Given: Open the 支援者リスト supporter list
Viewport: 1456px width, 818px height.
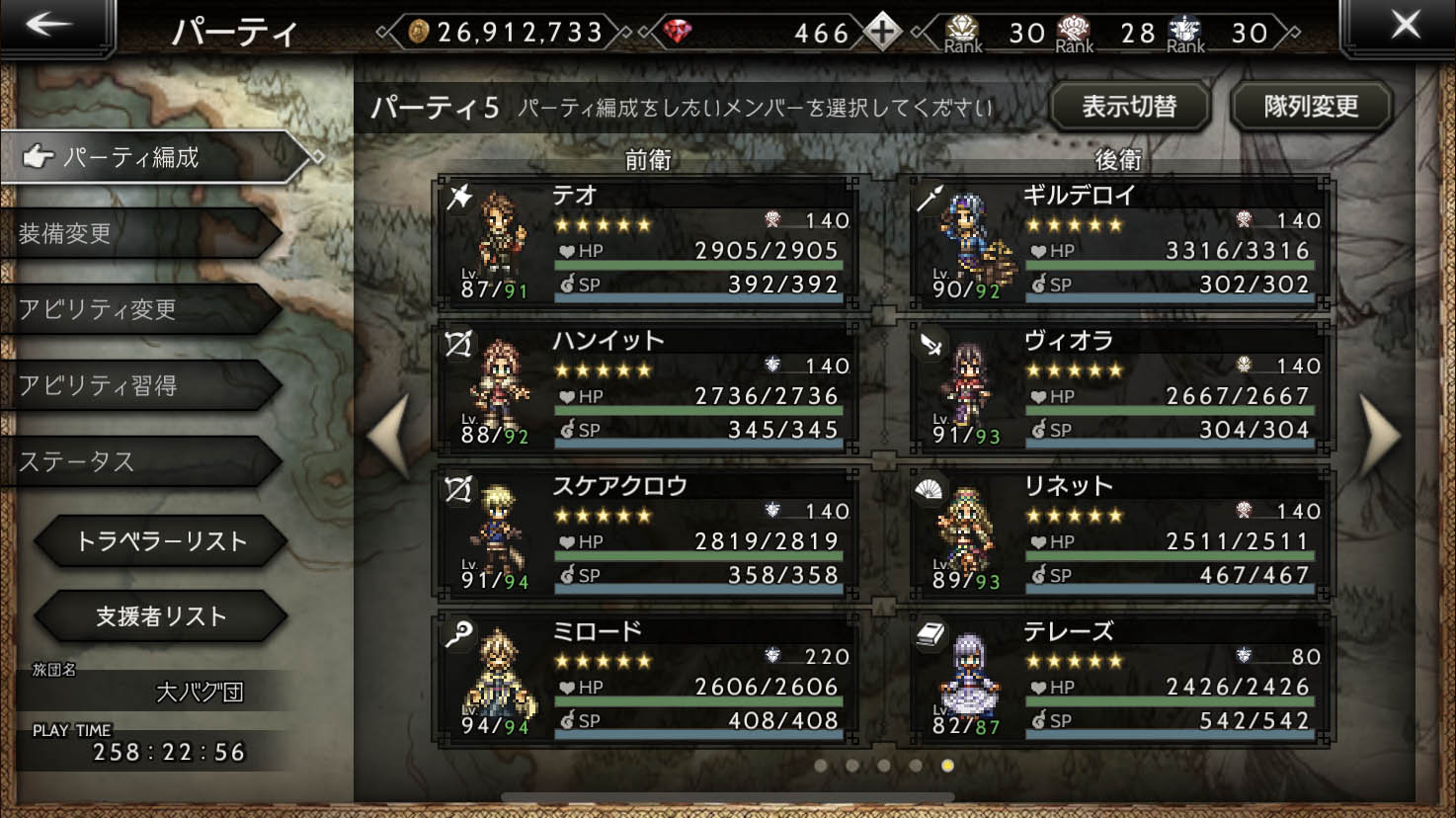Looking at the screenshot, I should 161,616.
